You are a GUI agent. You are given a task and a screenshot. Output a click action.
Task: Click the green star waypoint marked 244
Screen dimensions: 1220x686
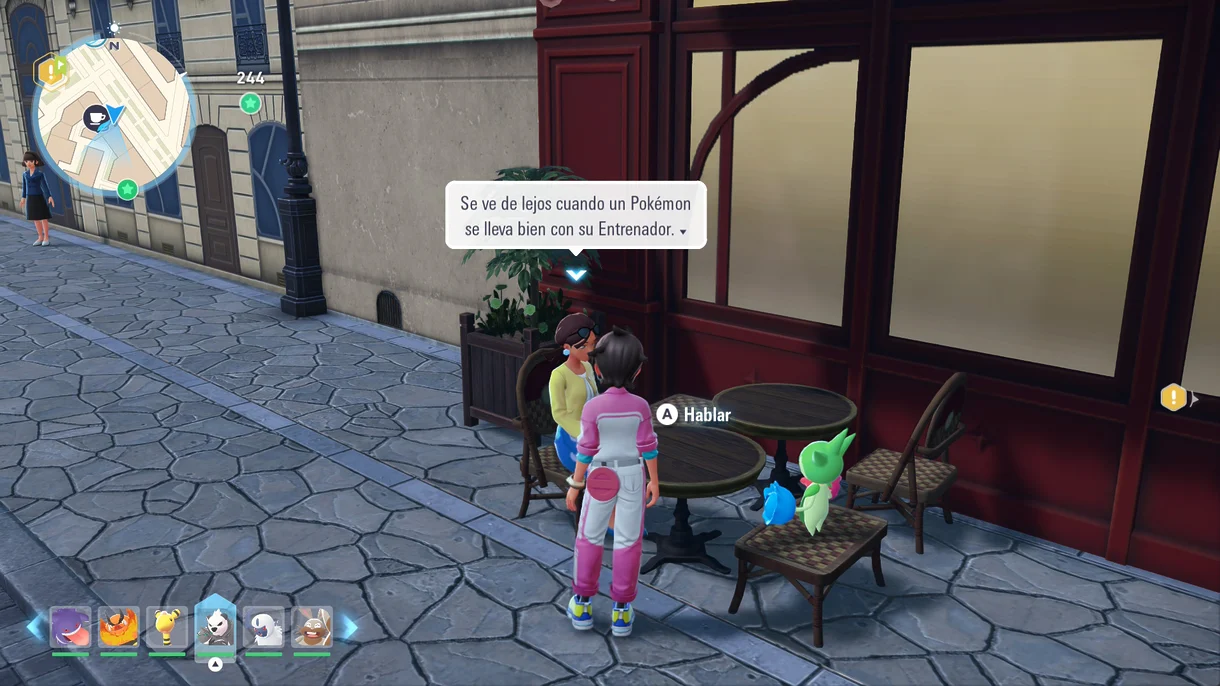tap(250, 103)
